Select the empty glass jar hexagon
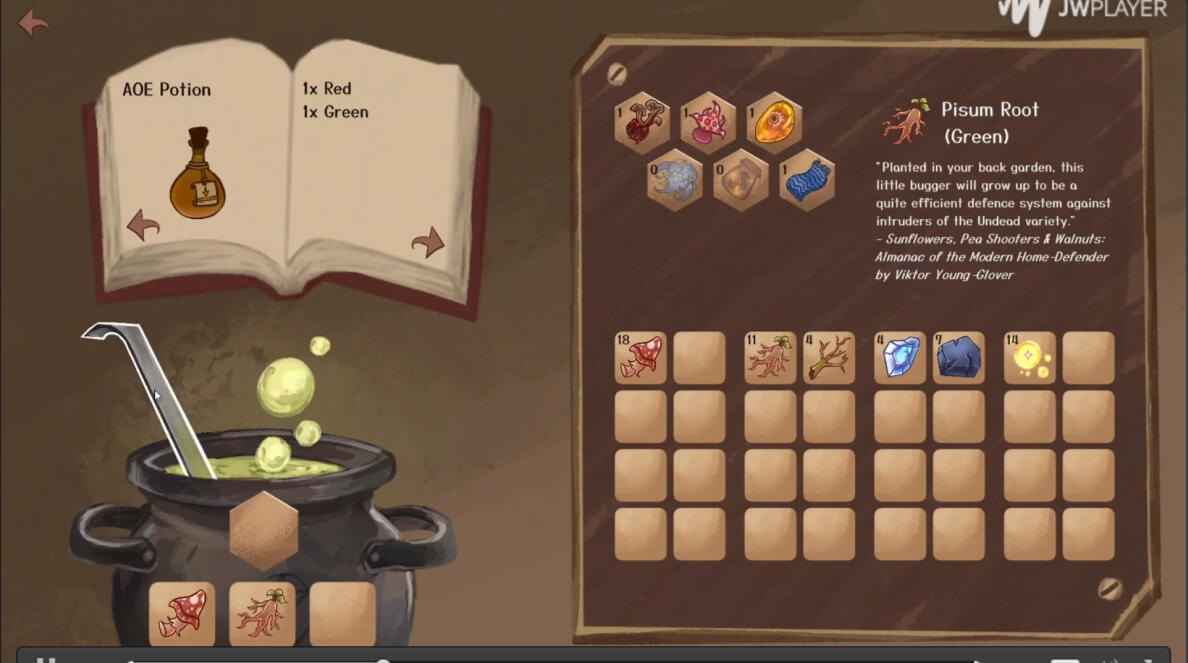The width and height of the screenshot is (1188, 663). click(740, 180)
